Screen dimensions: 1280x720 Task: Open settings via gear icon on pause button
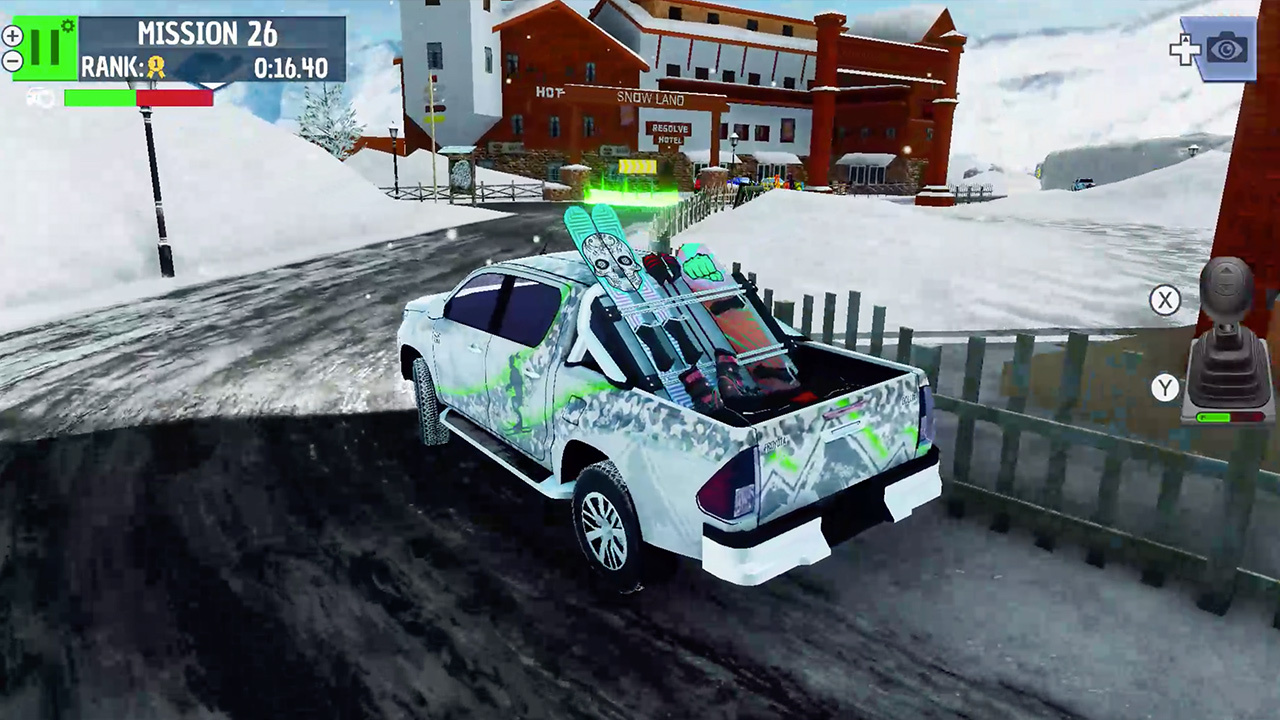click(x=66, y=23)
